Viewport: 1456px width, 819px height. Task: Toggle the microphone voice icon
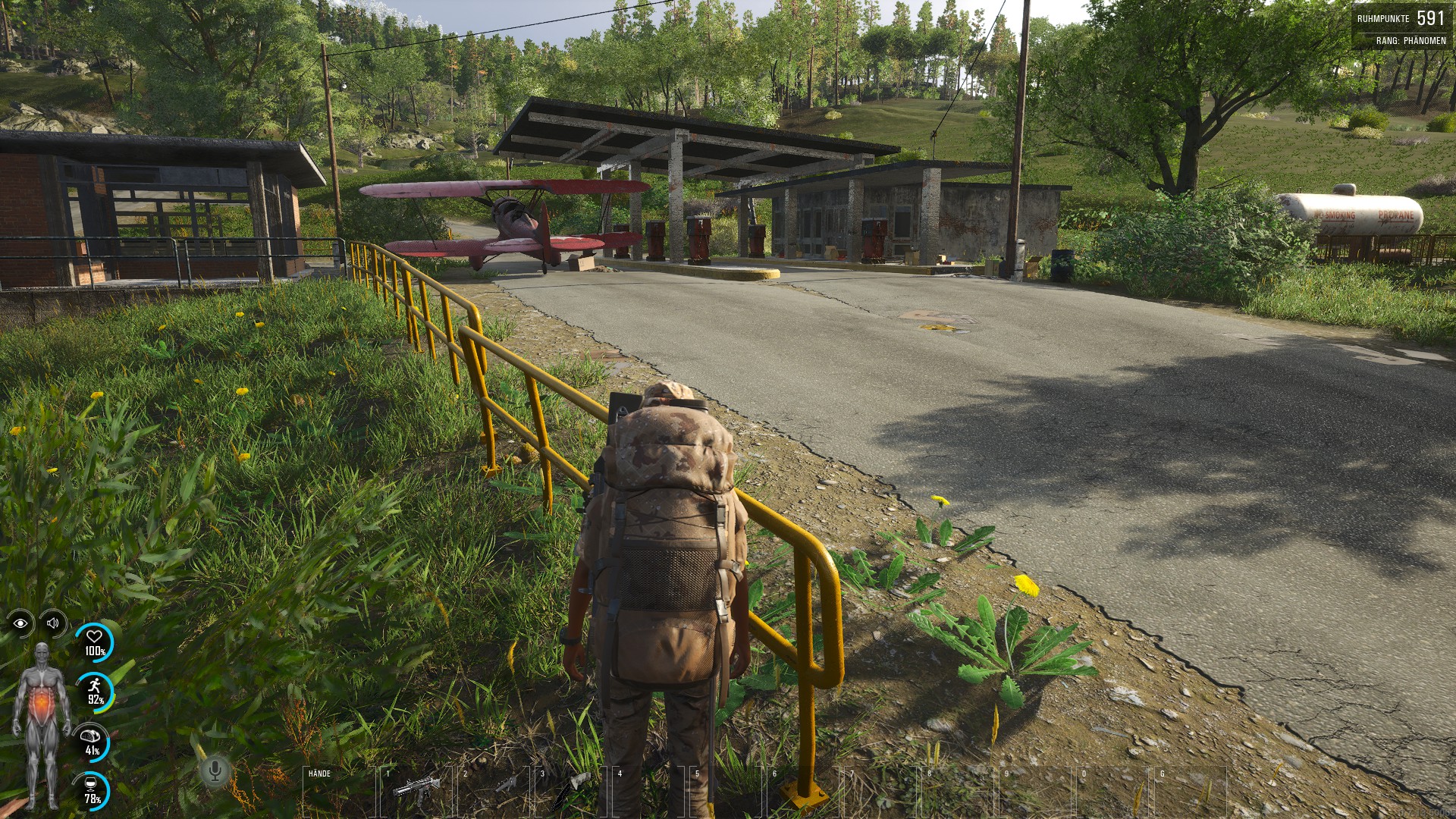pos(215,772)
